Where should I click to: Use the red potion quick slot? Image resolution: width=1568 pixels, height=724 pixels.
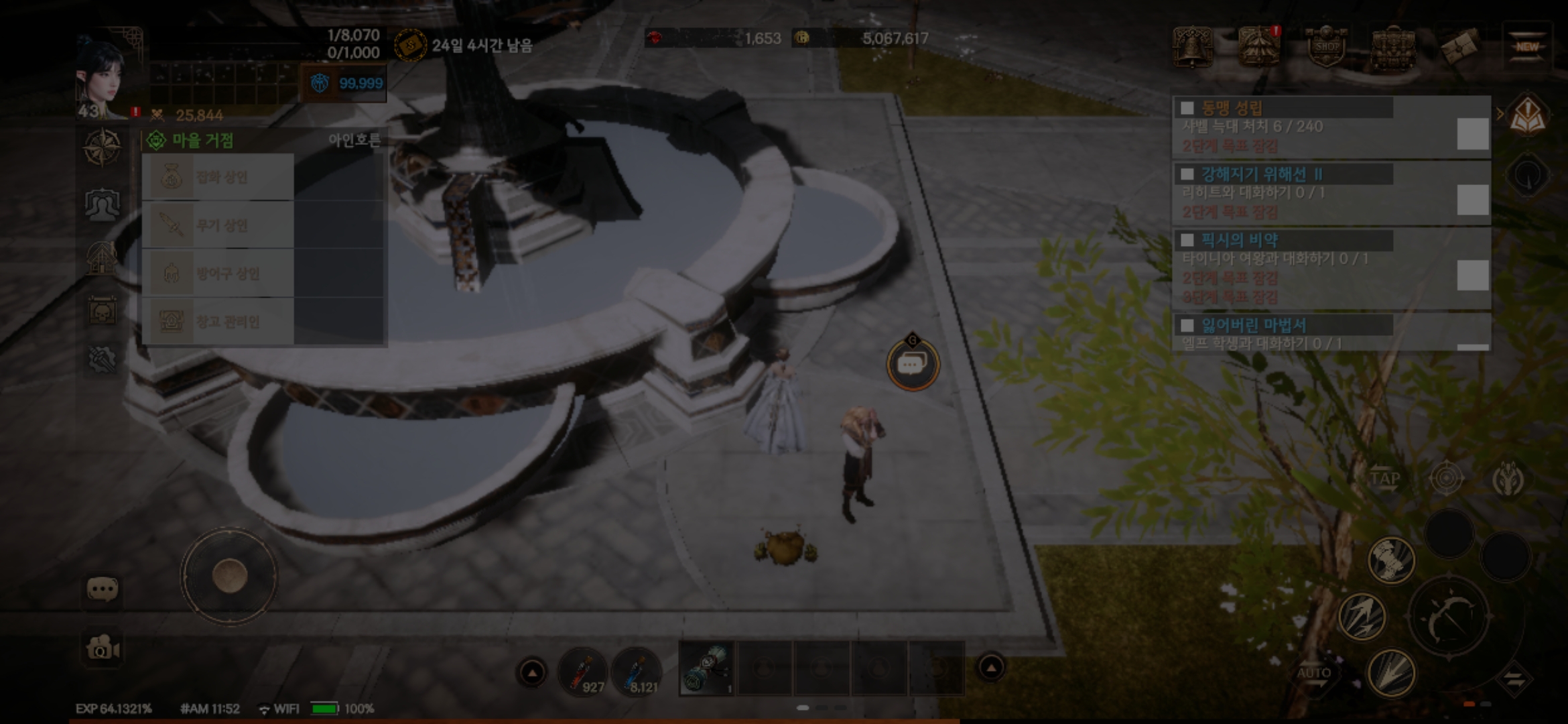tap(583, 670)
